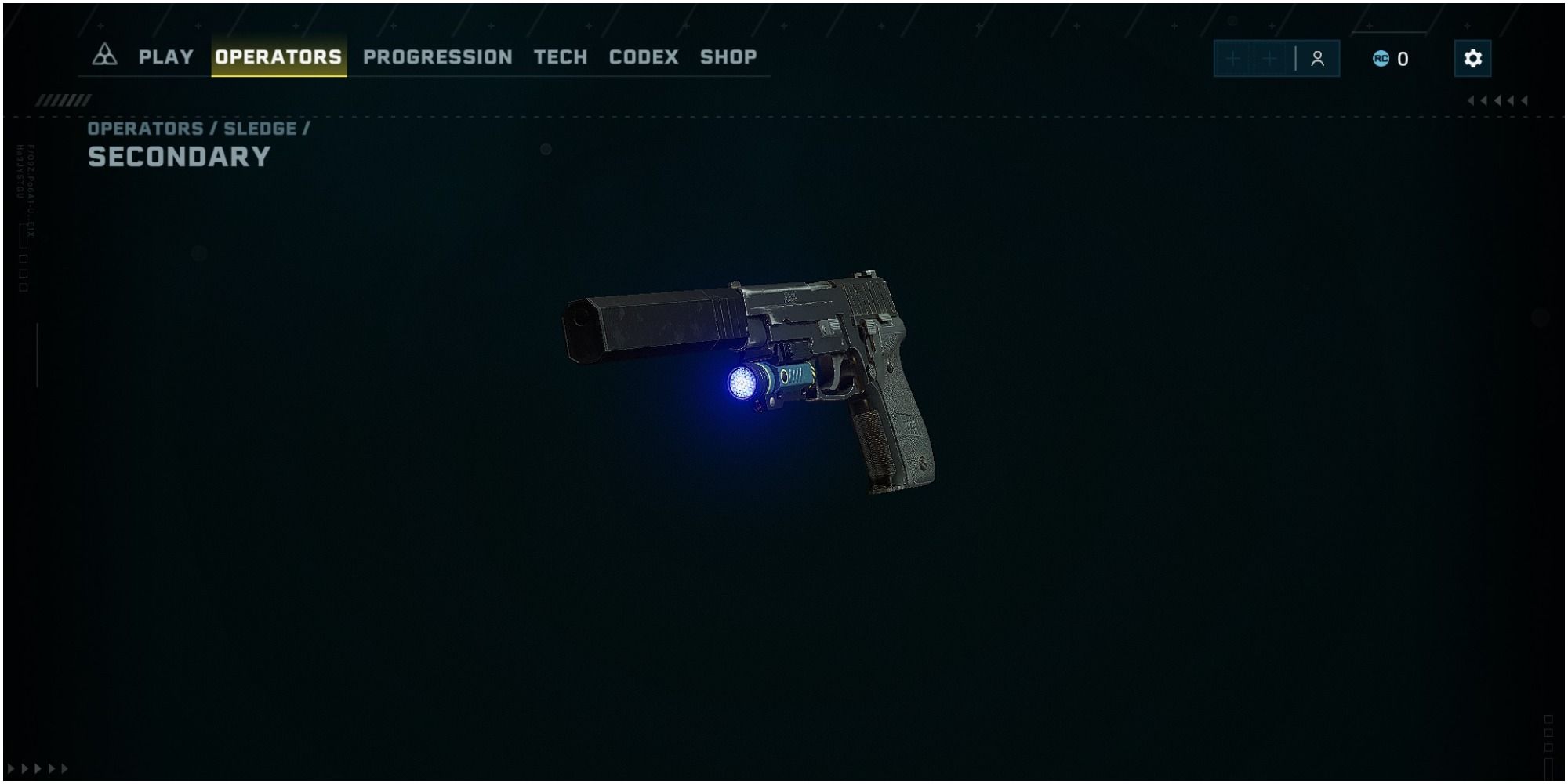Open the CODEX section
Image resolution: width=1568 pixels, height=784 pixels.
tap(644, 56)
